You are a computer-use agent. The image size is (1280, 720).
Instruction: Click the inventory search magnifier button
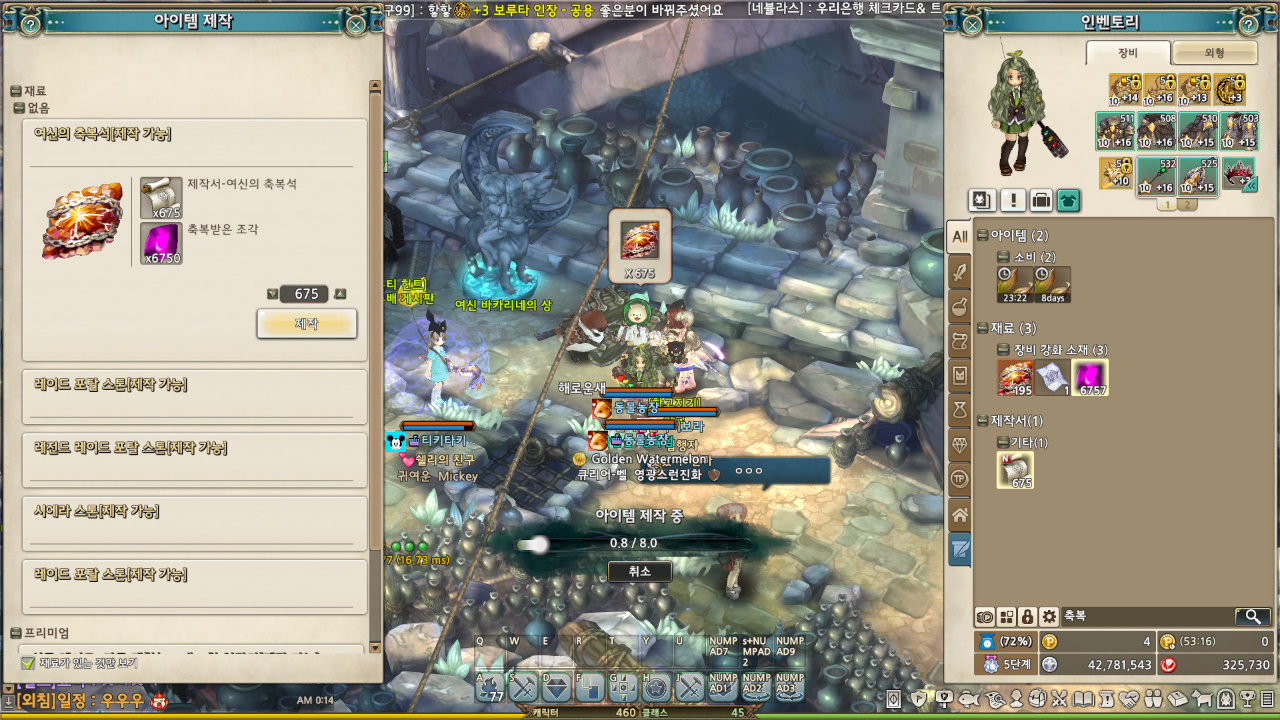point(1252,617)
